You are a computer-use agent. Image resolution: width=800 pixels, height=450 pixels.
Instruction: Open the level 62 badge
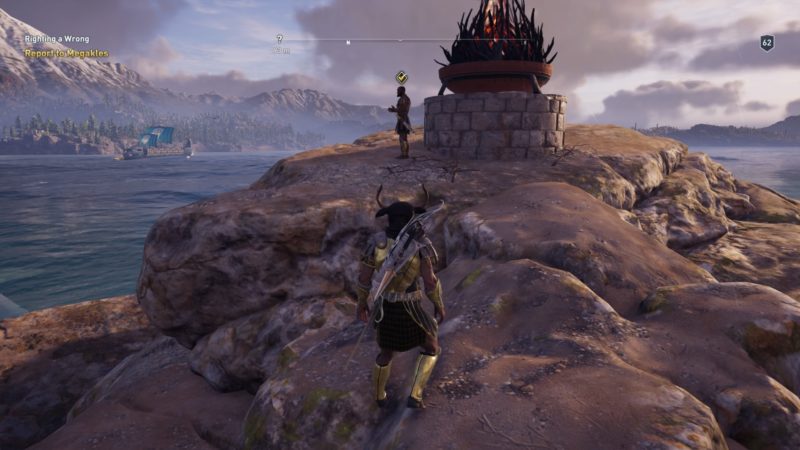[767, 43]
